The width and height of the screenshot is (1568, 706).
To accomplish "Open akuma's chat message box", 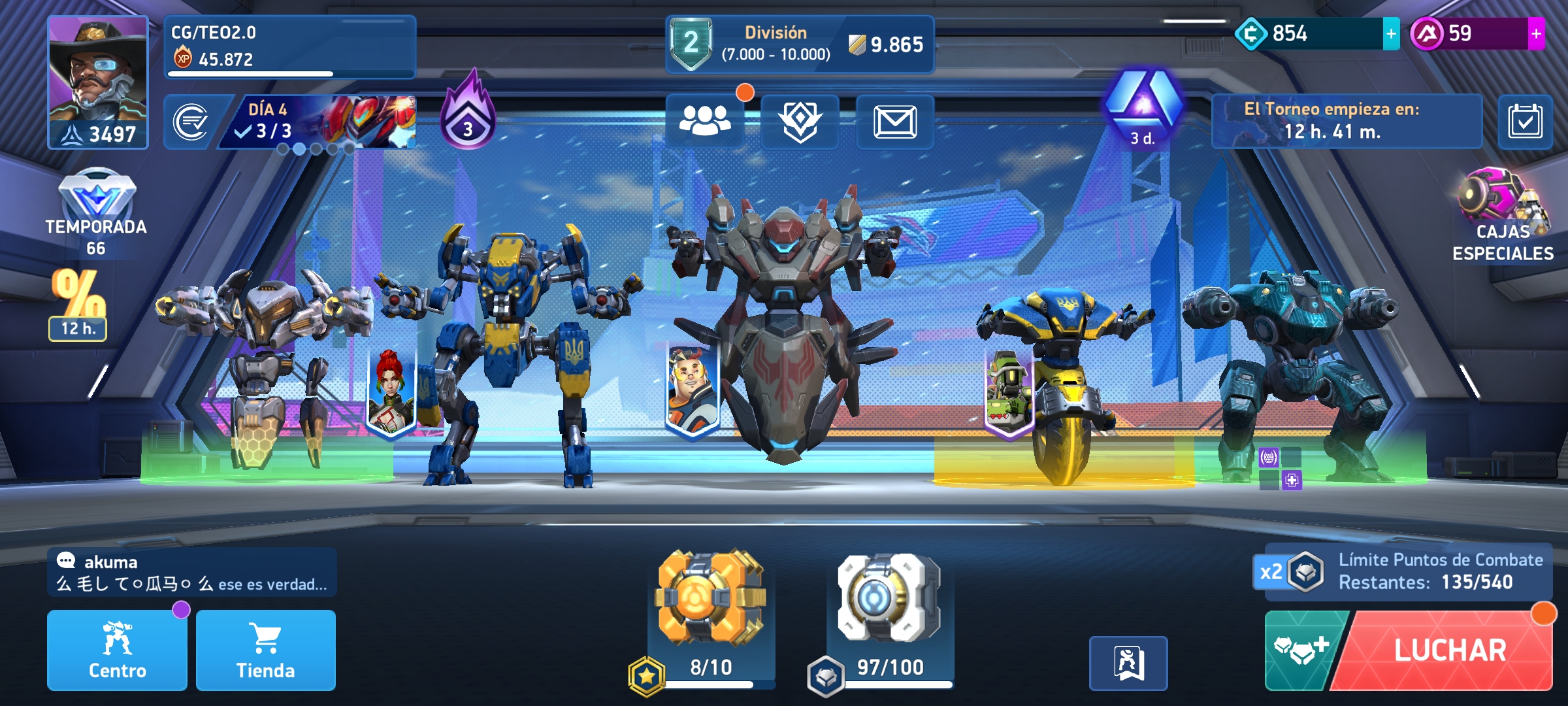I will tap(191, 573).
